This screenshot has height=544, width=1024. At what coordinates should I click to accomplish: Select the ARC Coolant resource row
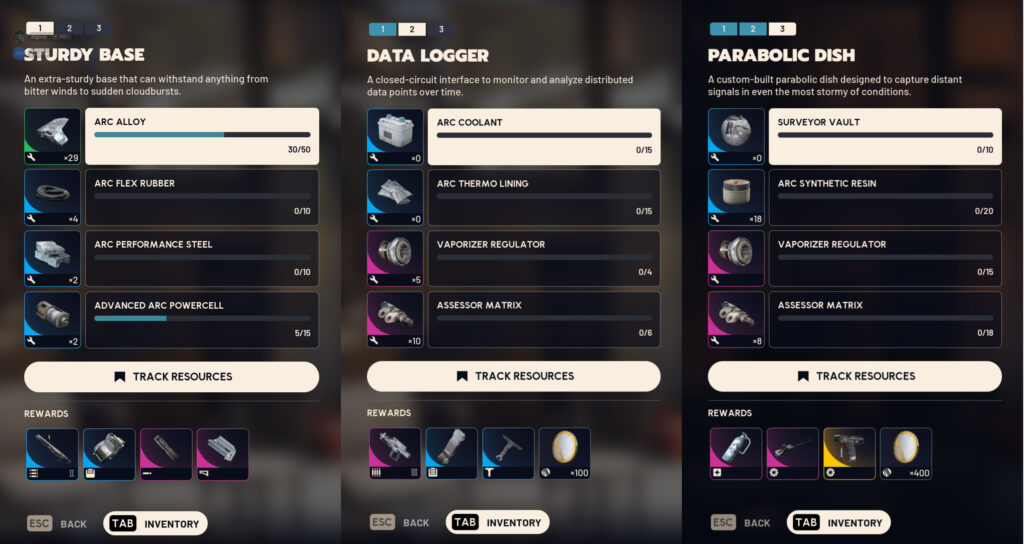click(544, 136)
